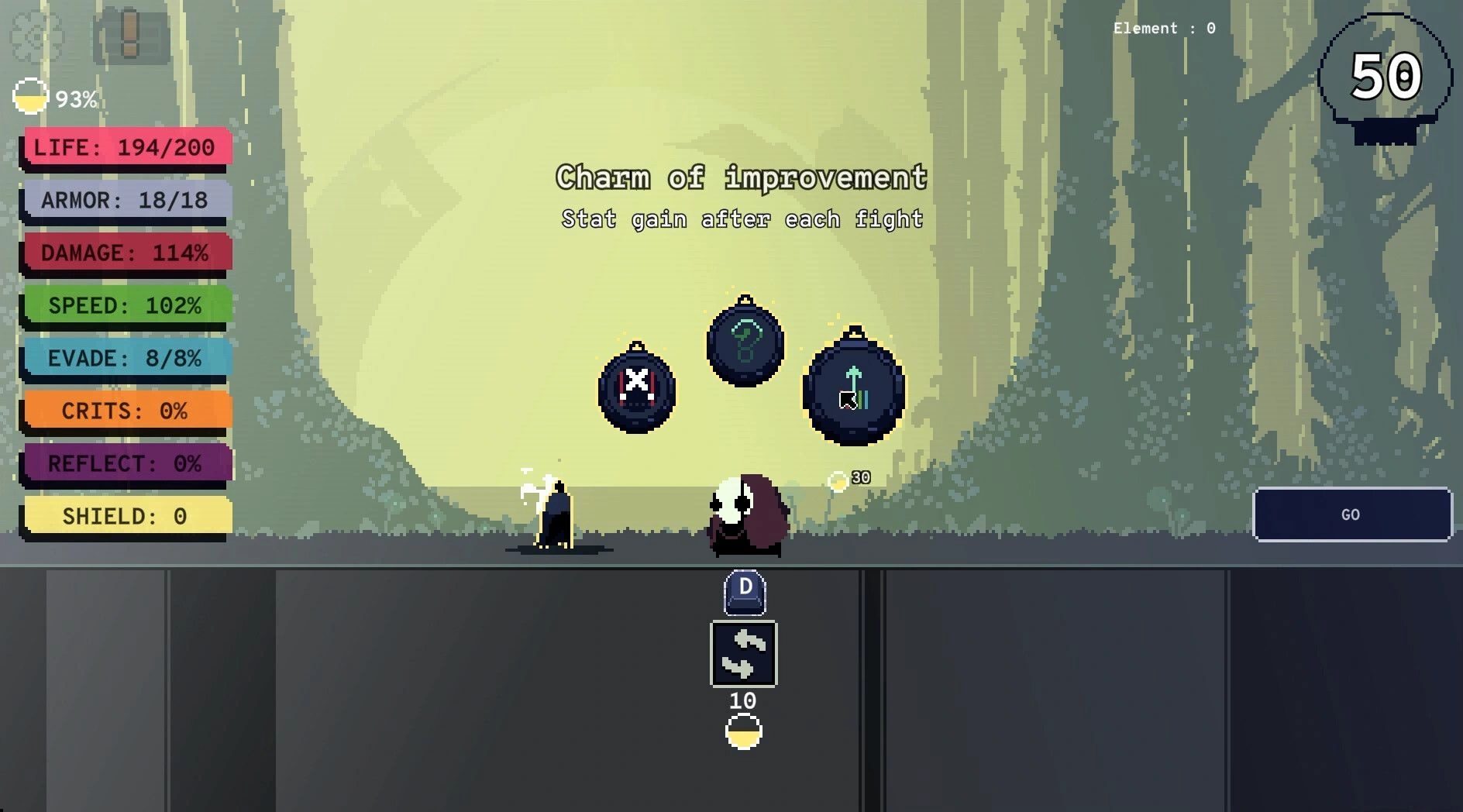Choose the mystery question mark charm
1463x812 pixels.
coord(745,343)
